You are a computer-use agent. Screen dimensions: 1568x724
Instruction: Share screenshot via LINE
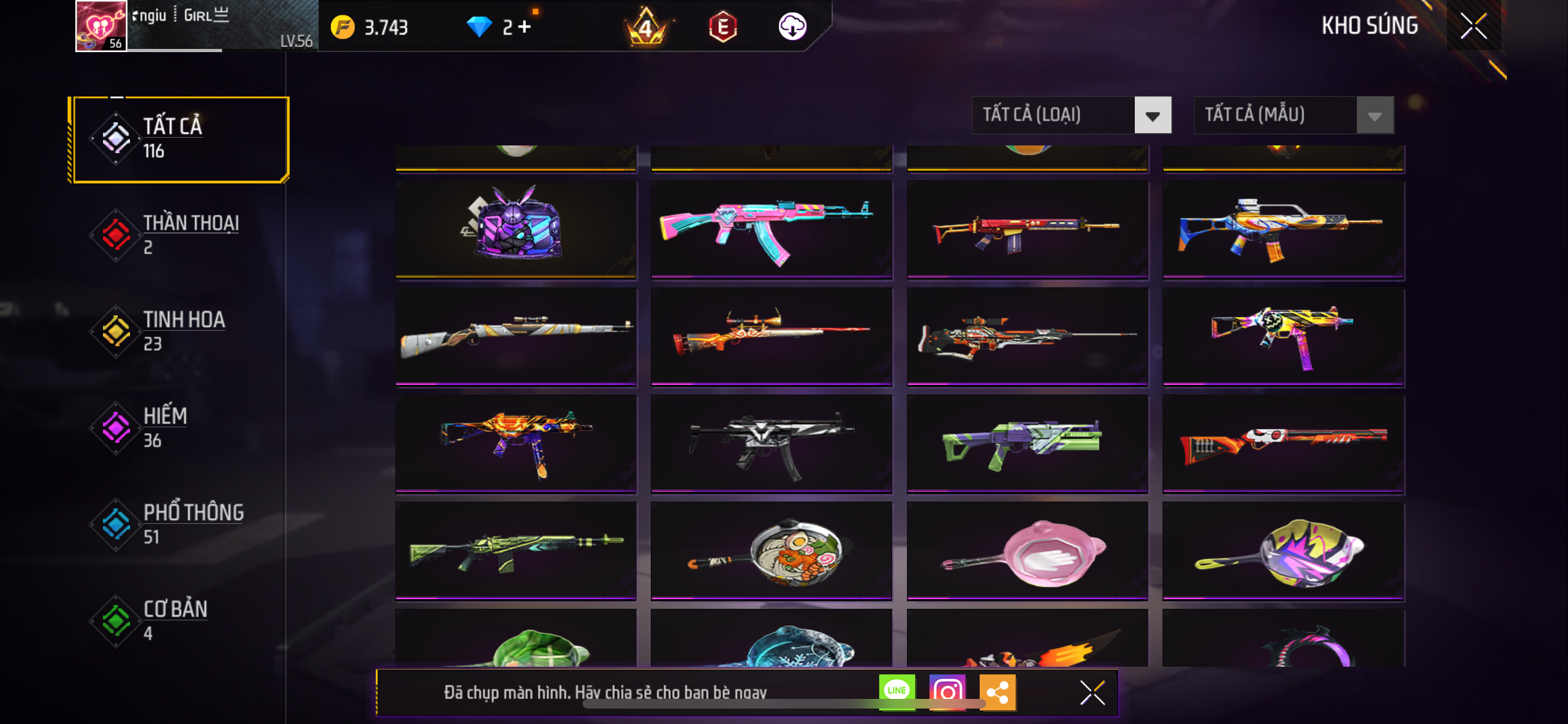[x=897, y=692]
